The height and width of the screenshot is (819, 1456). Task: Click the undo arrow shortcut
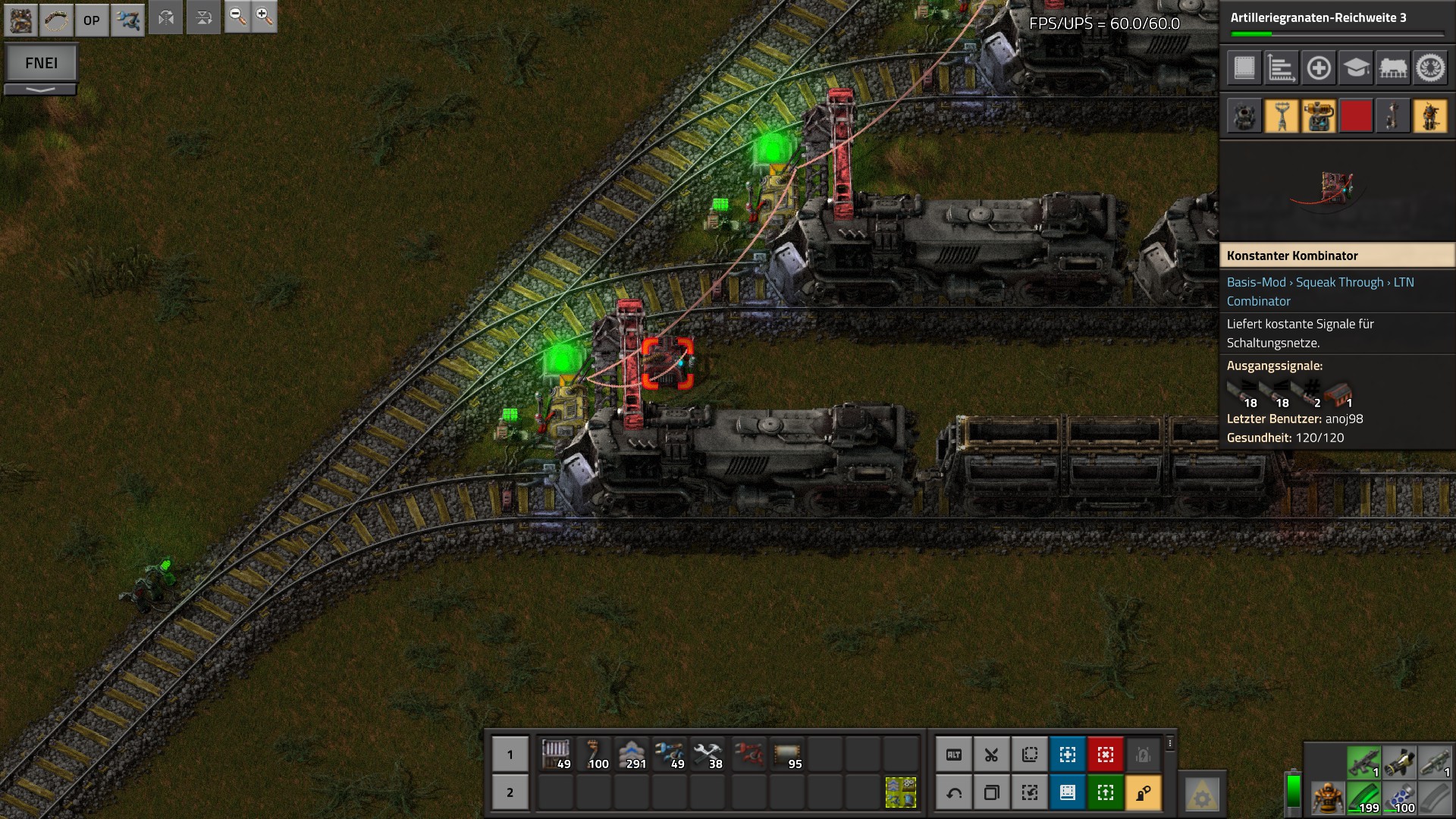(x=954, y=793)
